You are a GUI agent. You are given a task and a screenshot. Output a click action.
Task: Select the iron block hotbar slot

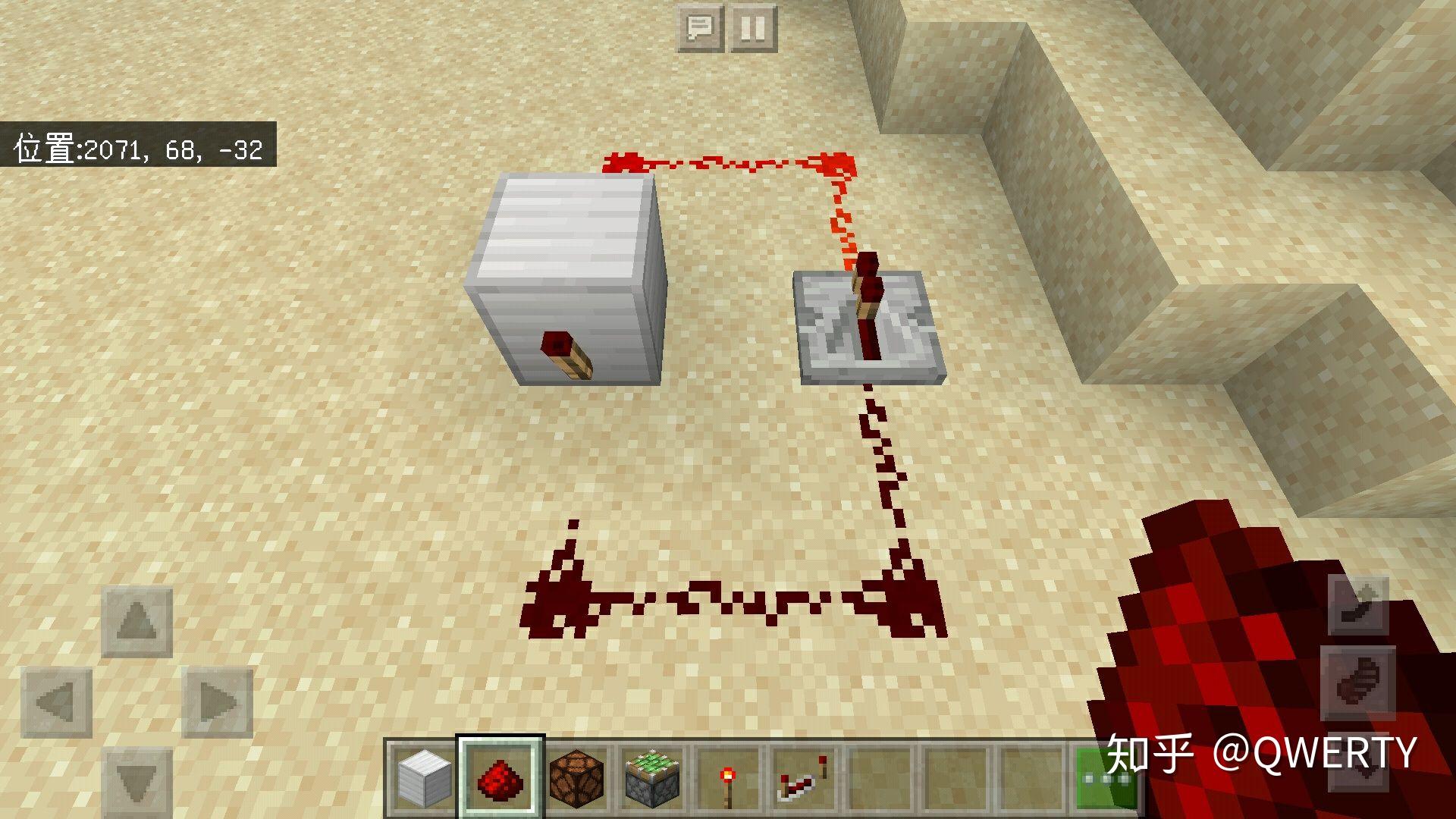click(x=425, y=778)
